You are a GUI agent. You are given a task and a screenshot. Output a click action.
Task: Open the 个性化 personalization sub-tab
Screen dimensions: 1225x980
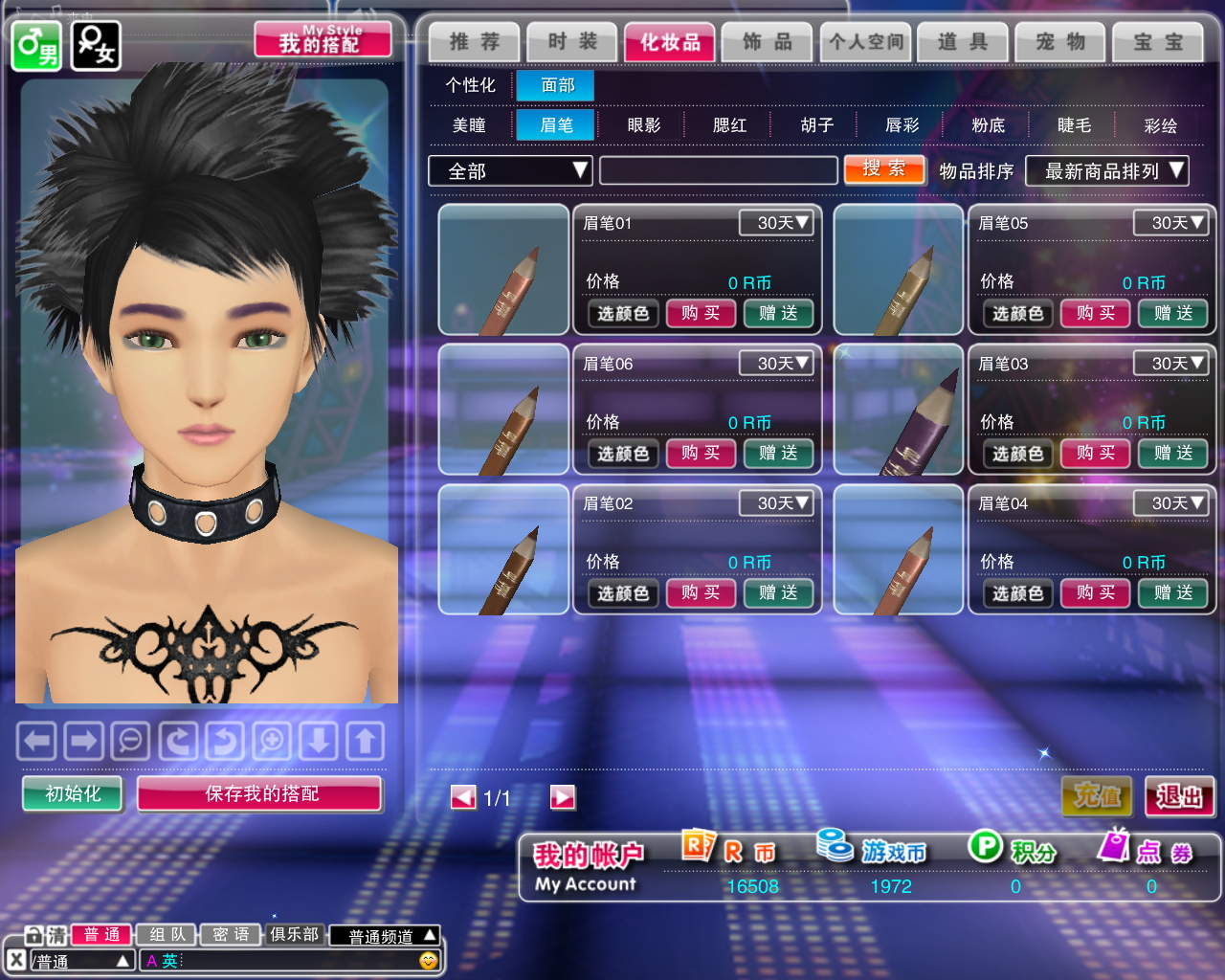click(x=470, y=85)
